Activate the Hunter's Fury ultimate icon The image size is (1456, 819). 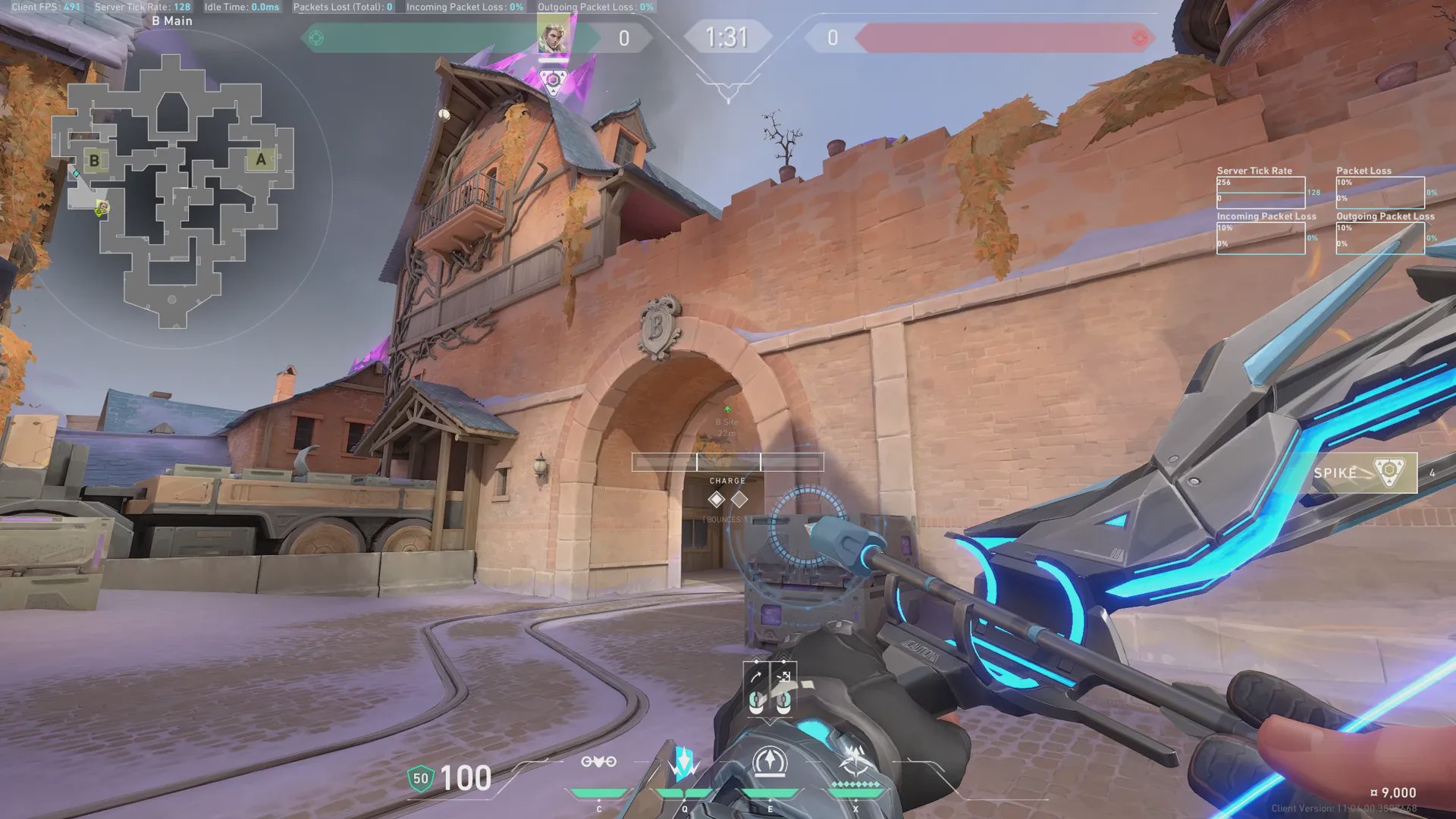pyautogui.click(x=855, y=761)
